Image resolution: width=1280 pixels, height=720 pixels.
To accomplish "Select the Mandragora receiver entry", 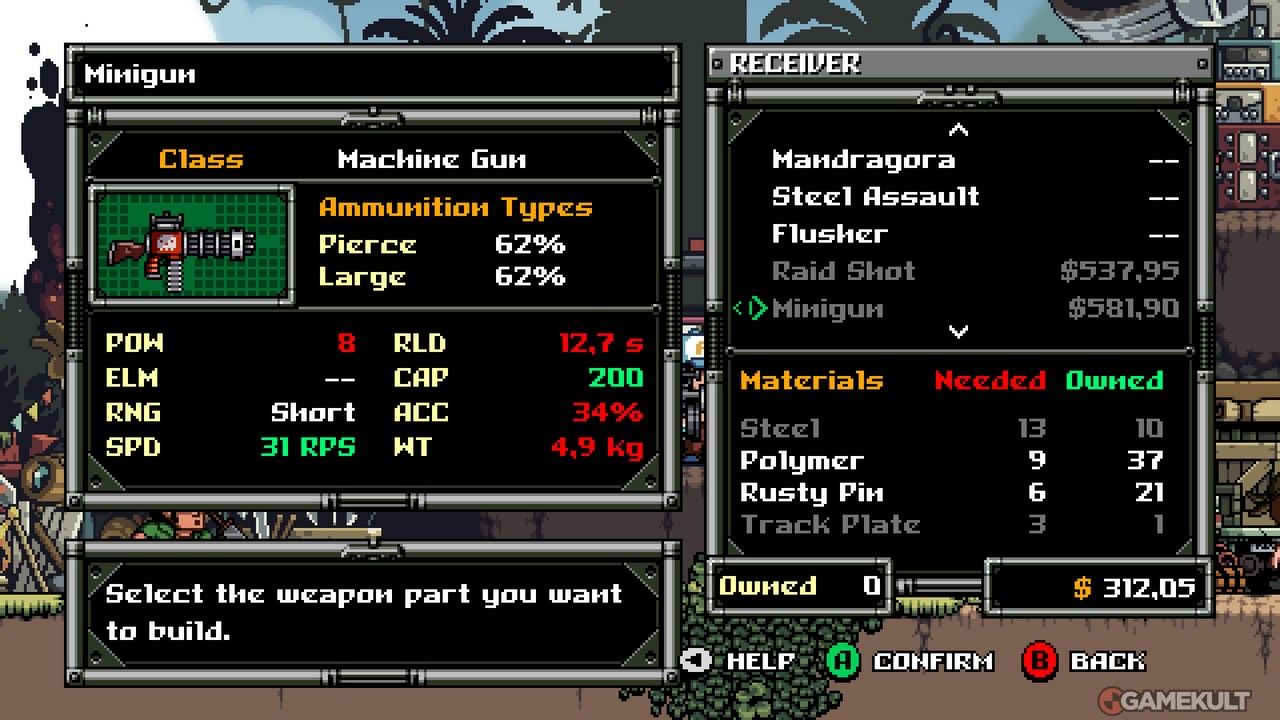I will 863,160.
